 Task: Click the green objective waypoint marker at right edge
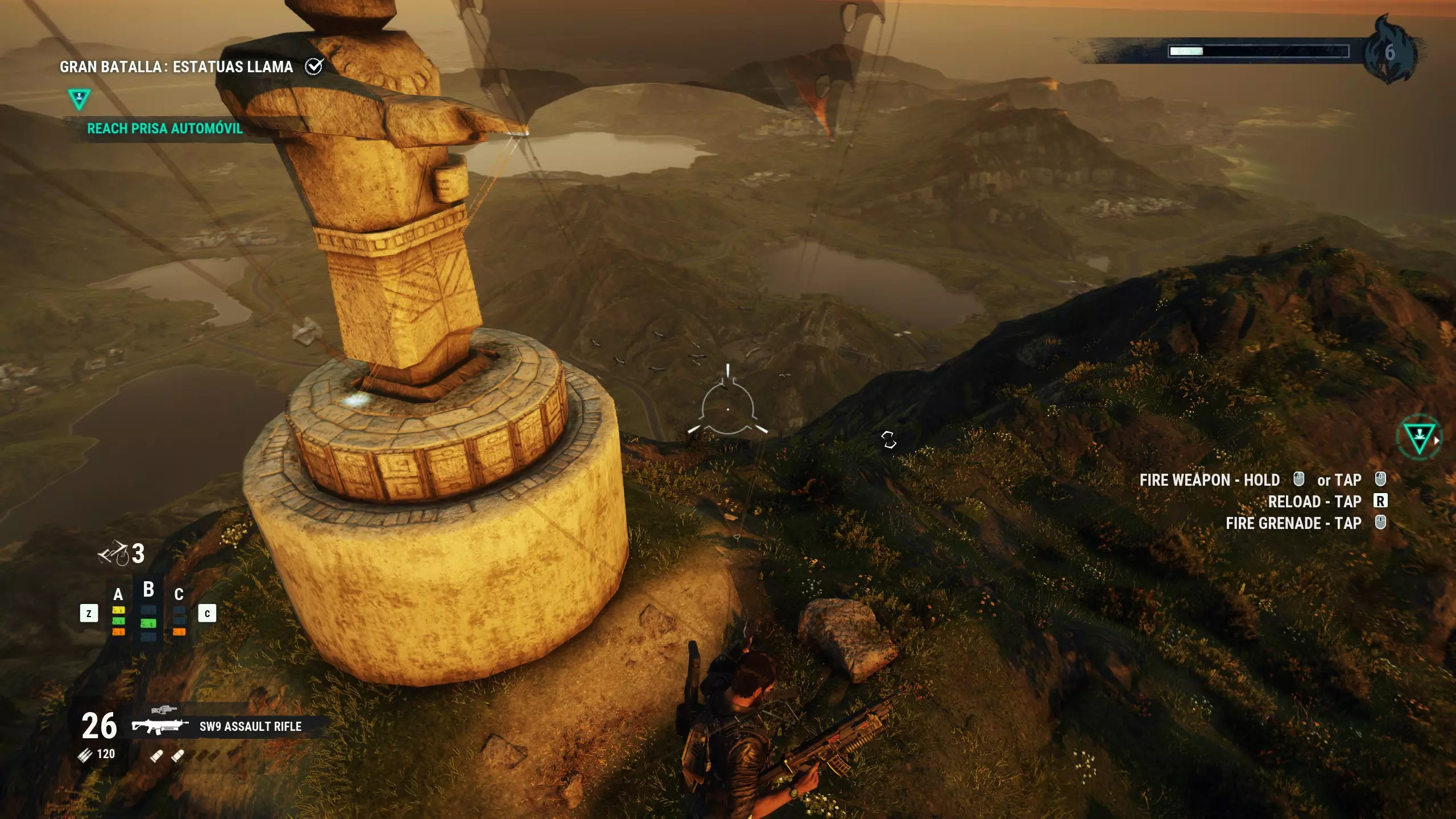[1419, 438]
